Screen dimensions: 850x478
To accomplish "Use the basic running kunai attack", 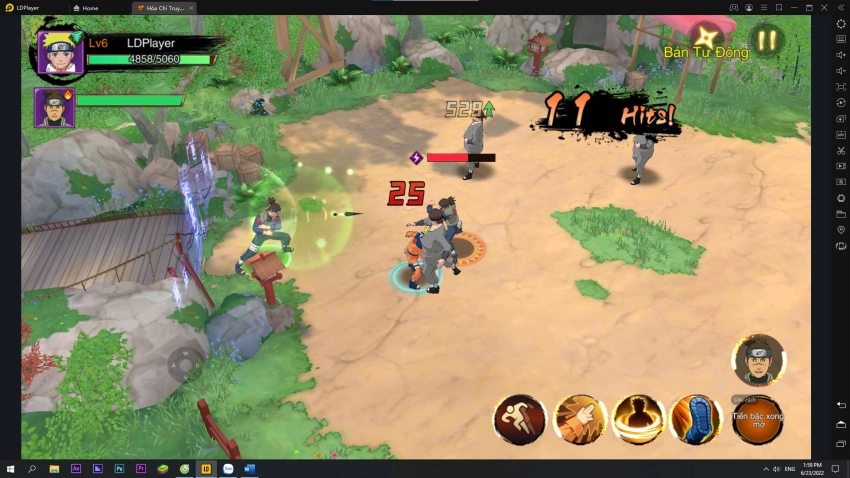I will (x=520, y=419).
